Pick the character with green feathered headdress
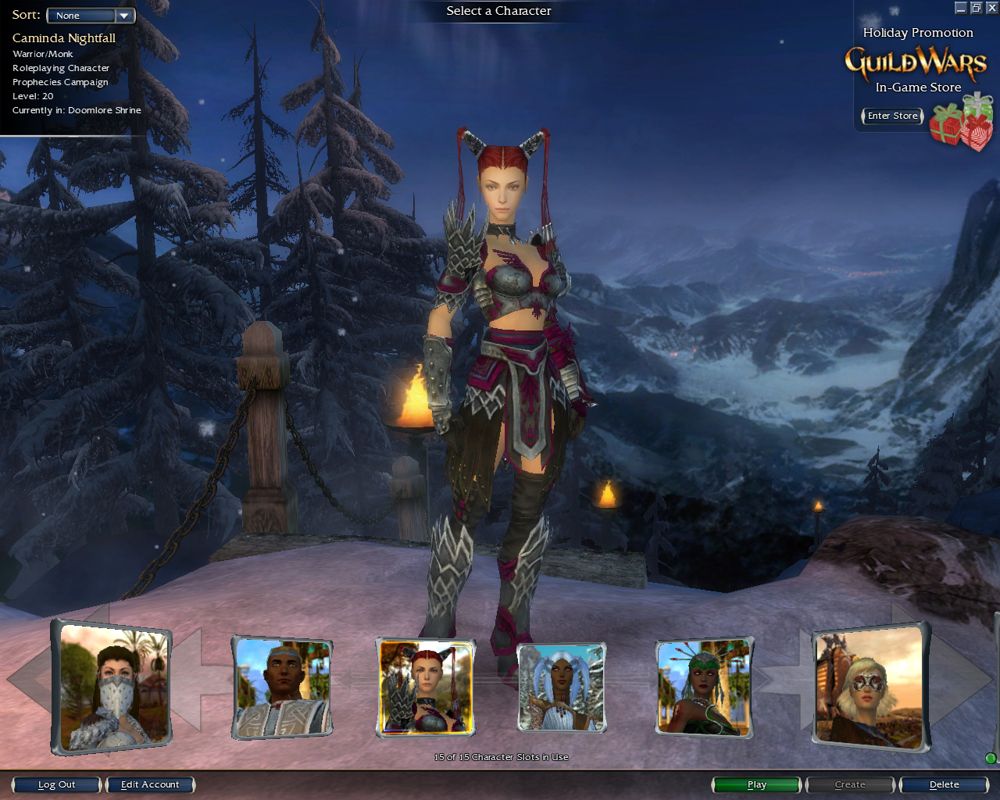 point(704,687)
